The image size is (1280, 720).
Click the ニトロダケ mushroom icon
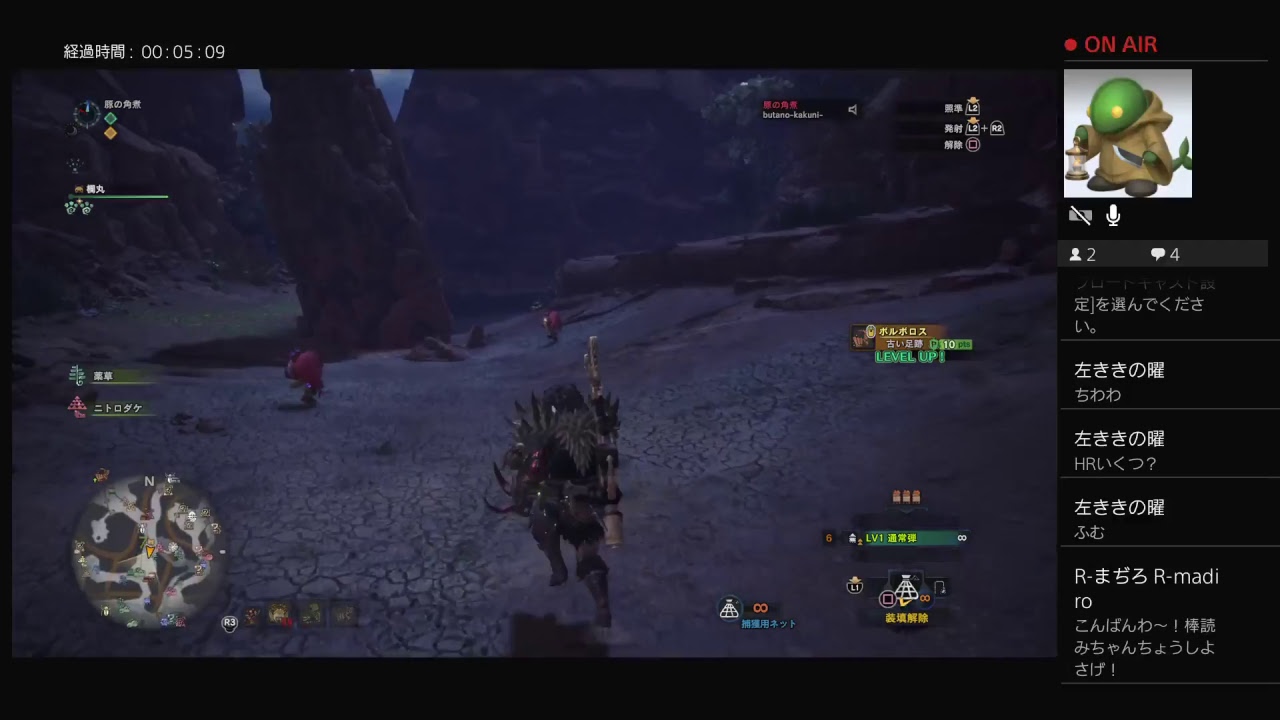click(76, 407)
